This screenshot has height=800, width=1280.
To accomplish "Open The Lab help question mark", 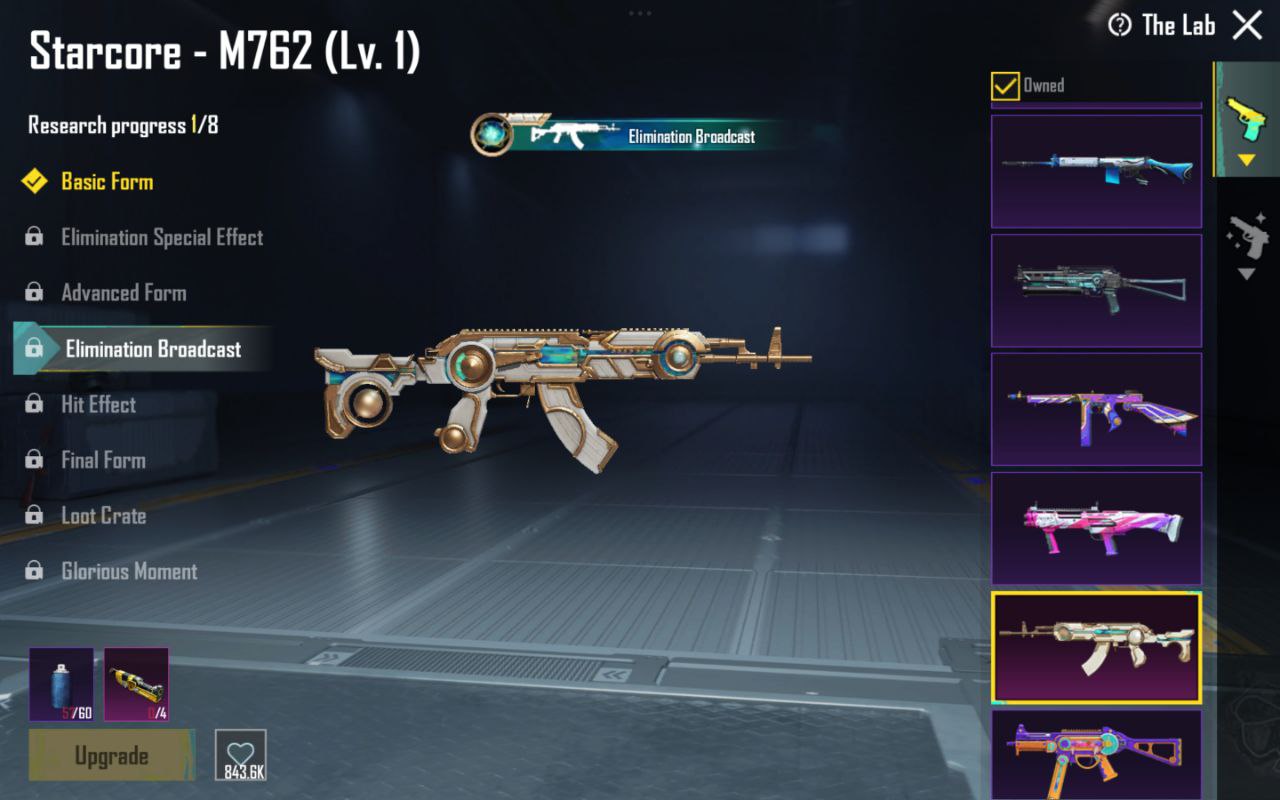I will click(x=1120, y=25).
